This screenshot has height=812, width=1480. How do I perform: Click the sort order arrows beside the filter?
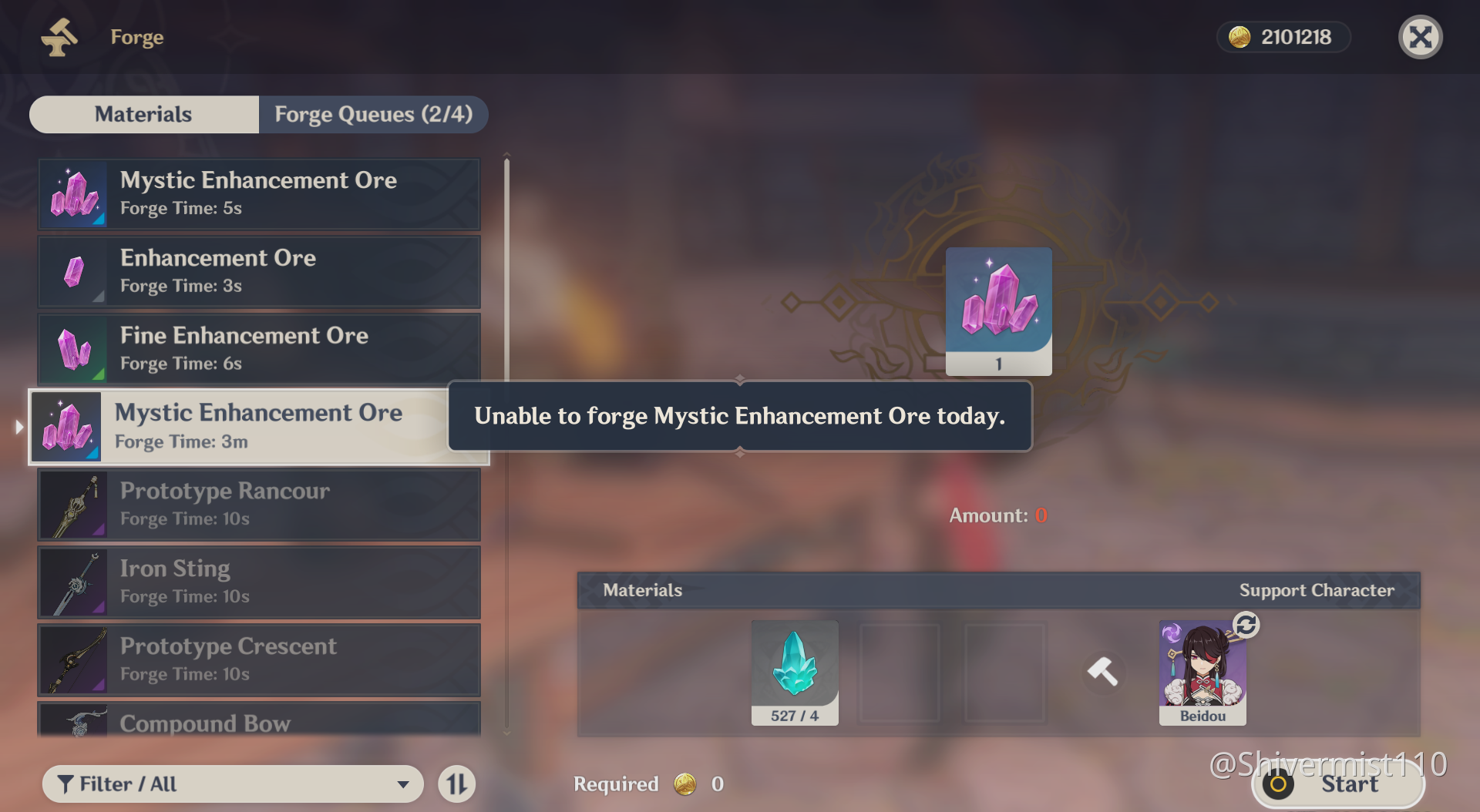(456, 783)
